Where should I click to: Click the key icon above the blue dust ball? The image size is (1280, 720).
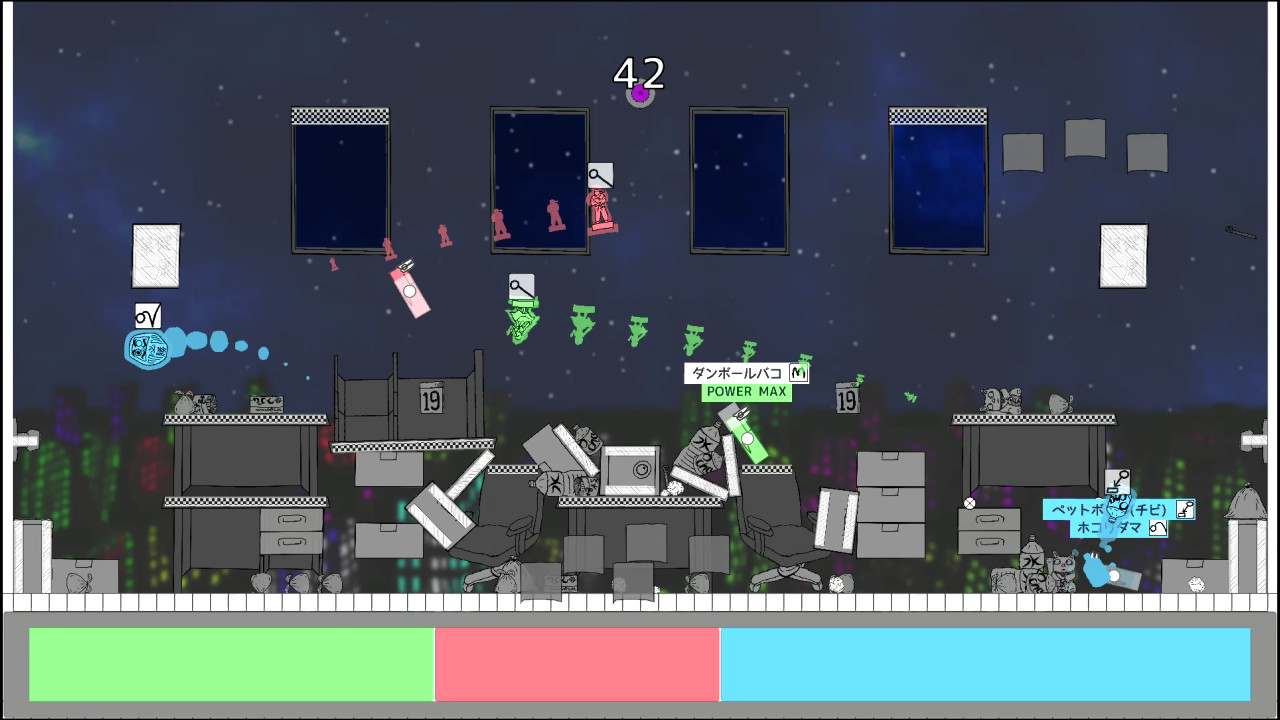click(1117, 481)
